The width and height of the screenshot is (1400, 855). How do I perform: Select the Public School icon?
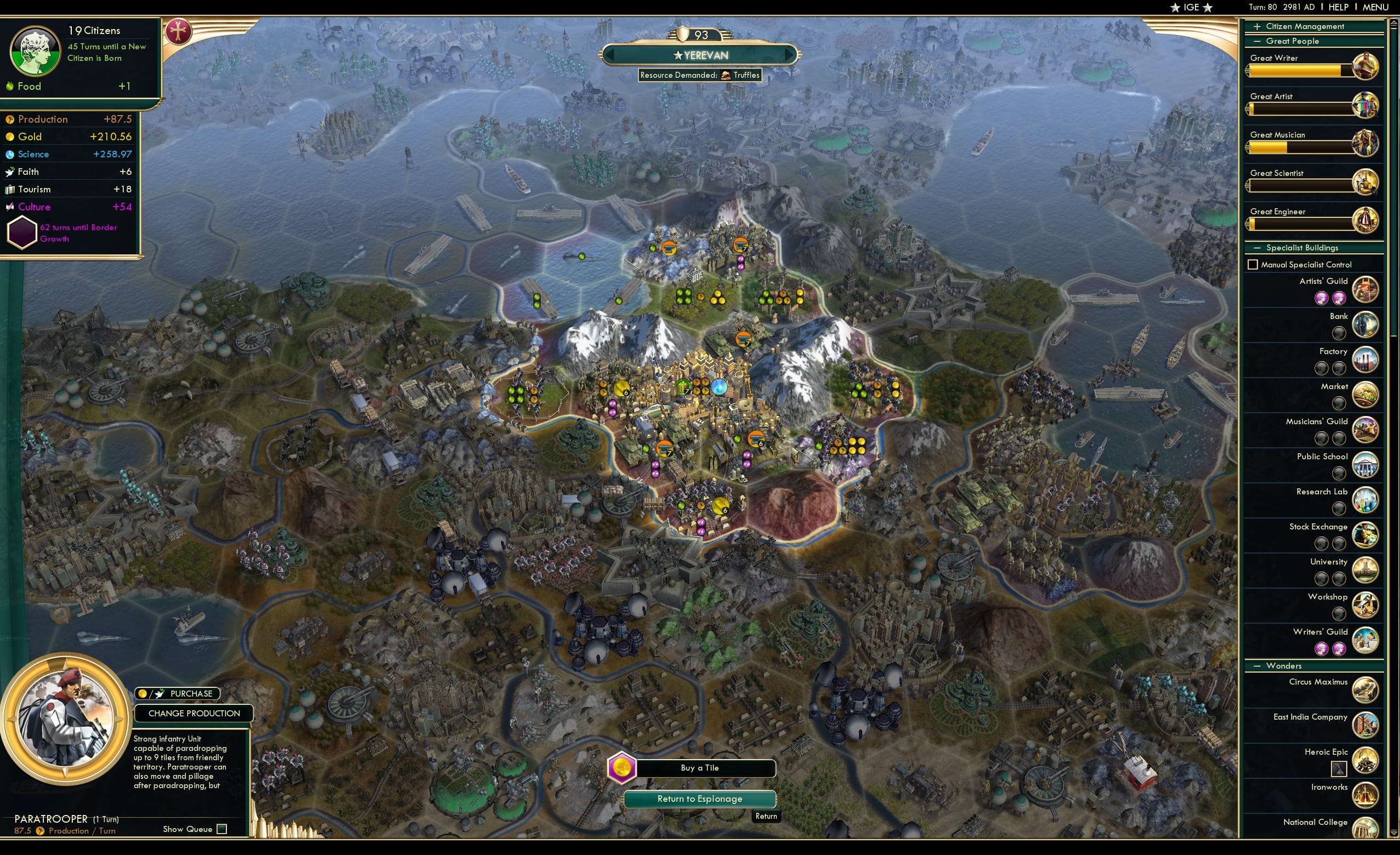1365,465
